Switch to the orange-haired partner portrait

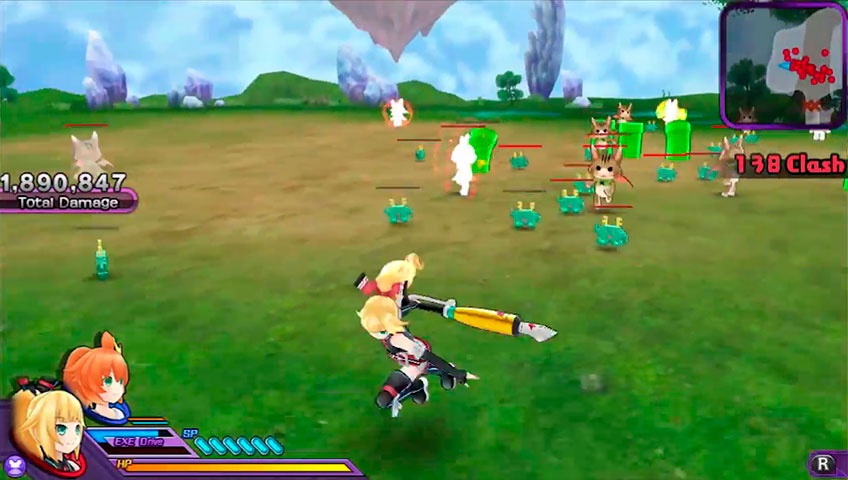(97, 375)
